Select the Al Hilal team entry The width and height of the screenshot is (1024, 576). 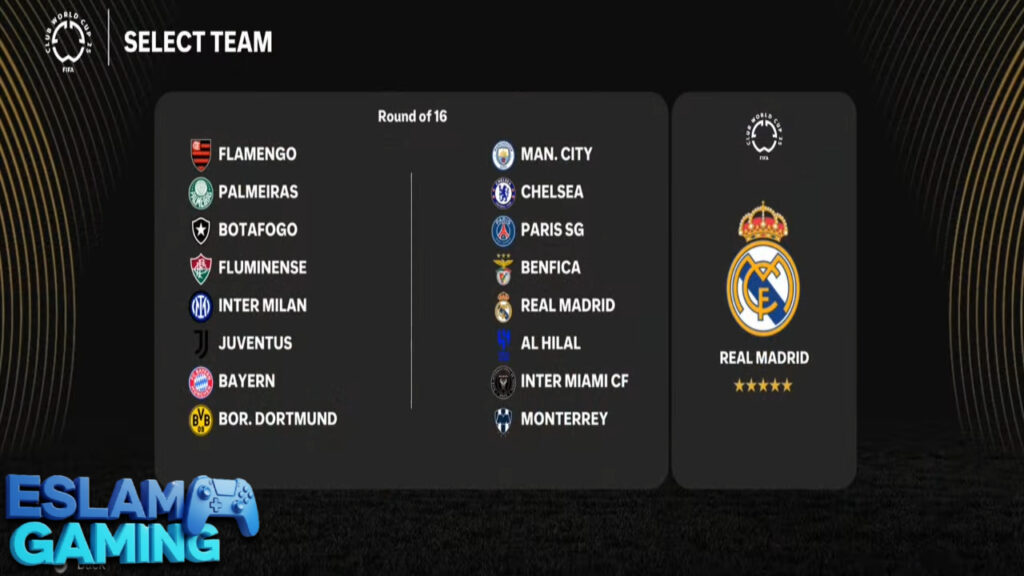[549, 343]
